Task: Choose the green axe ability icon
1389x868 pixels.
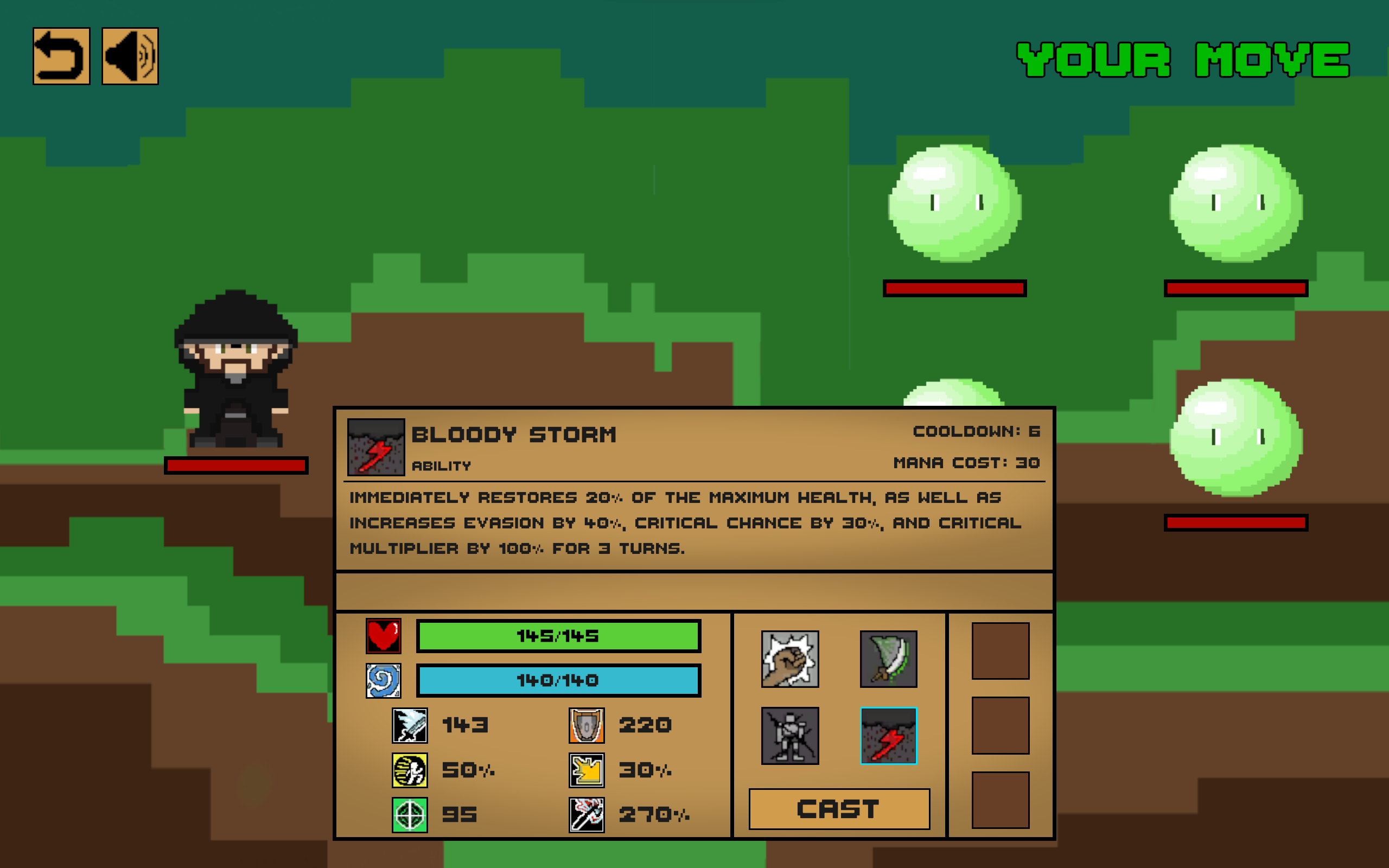Action: (x=888, y=659)
